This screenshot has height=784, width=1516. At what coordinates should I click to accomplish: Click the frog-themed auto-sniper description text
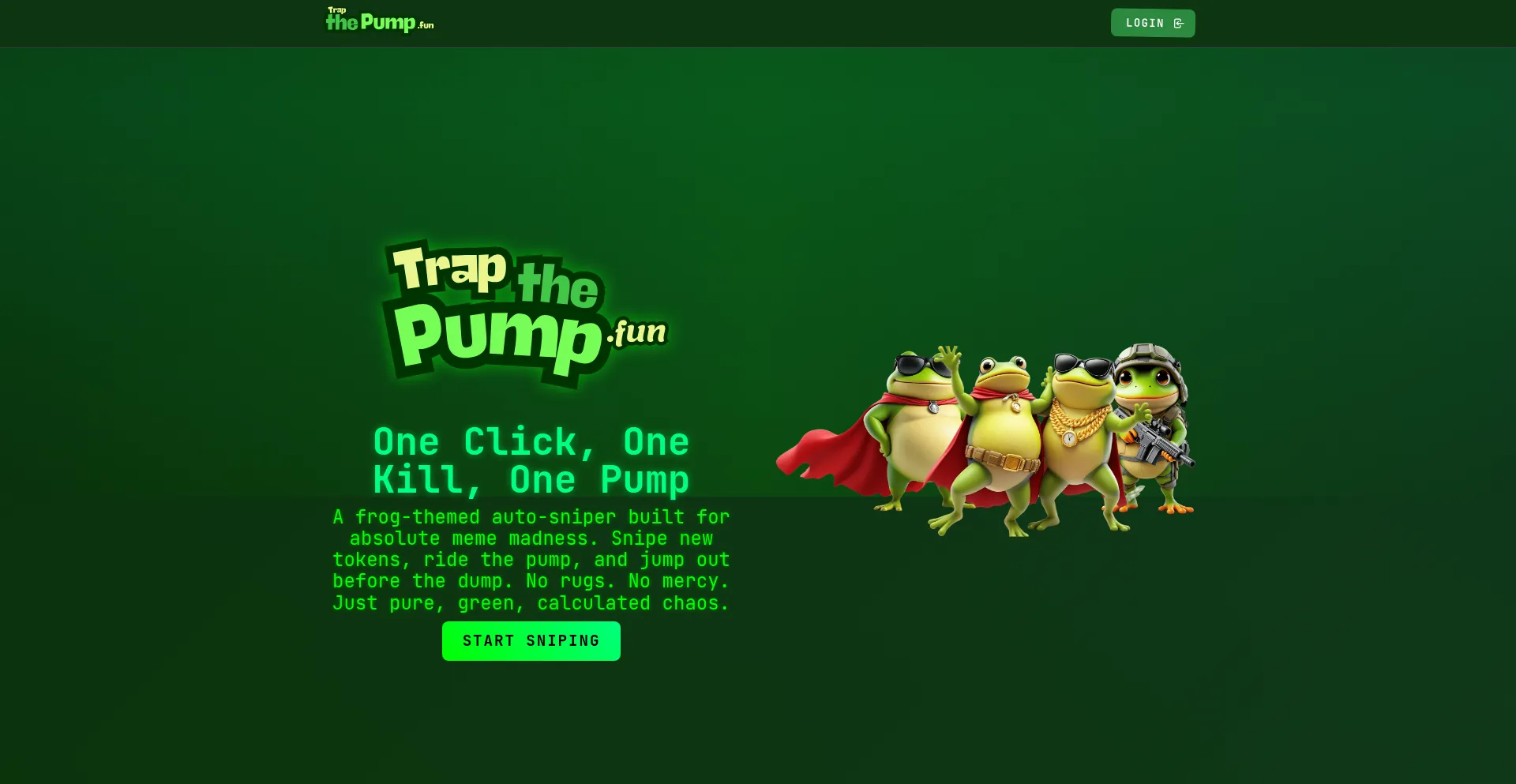(531, 559)
